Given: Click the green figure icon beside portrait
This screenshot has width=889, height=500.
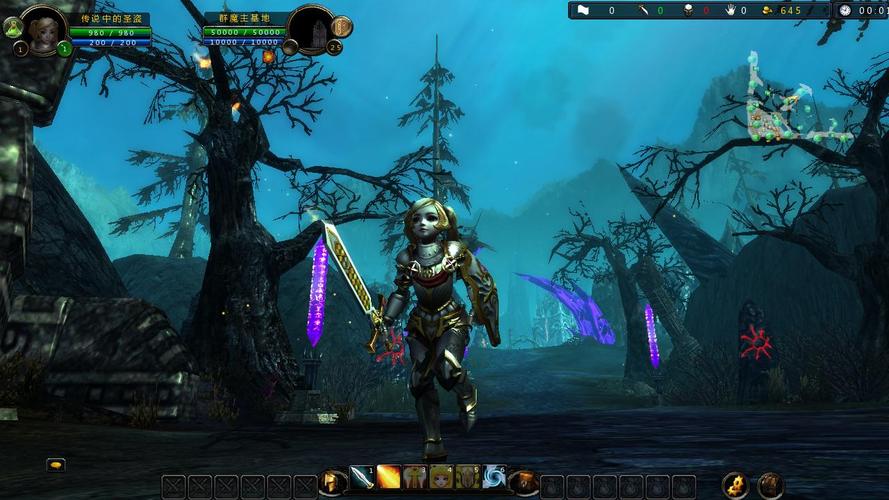Looking at the screenshot, I should (x=12, y=27).
